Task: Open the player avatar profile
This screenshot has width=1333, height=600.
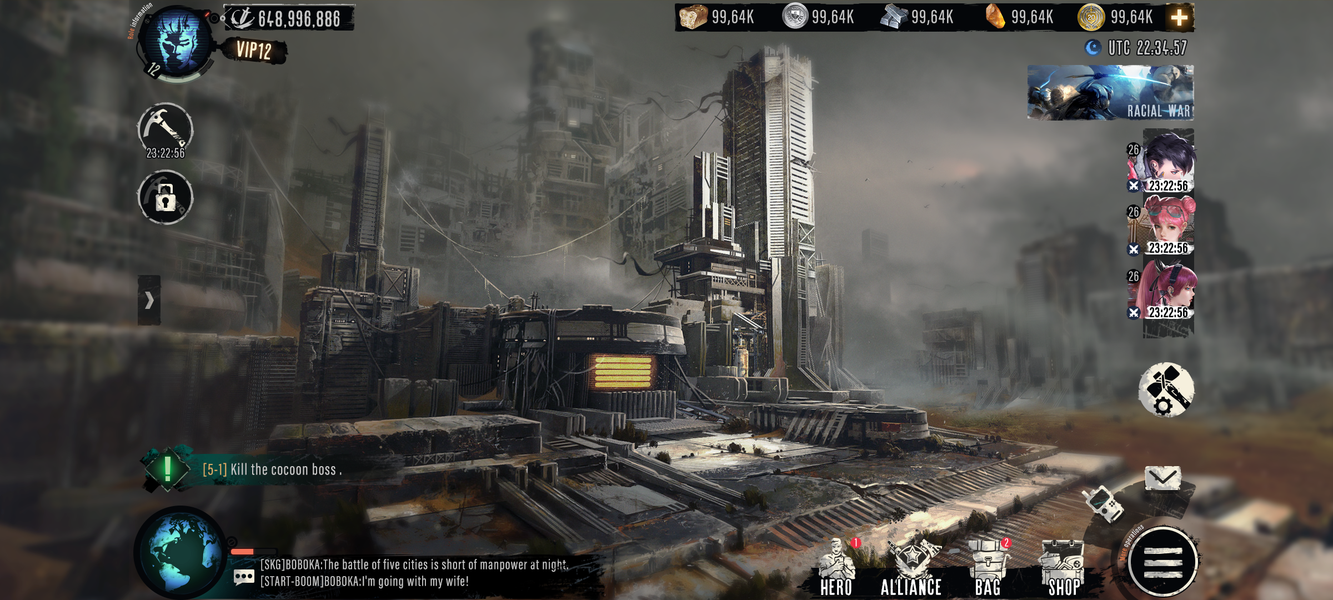Action: (175, 42)
